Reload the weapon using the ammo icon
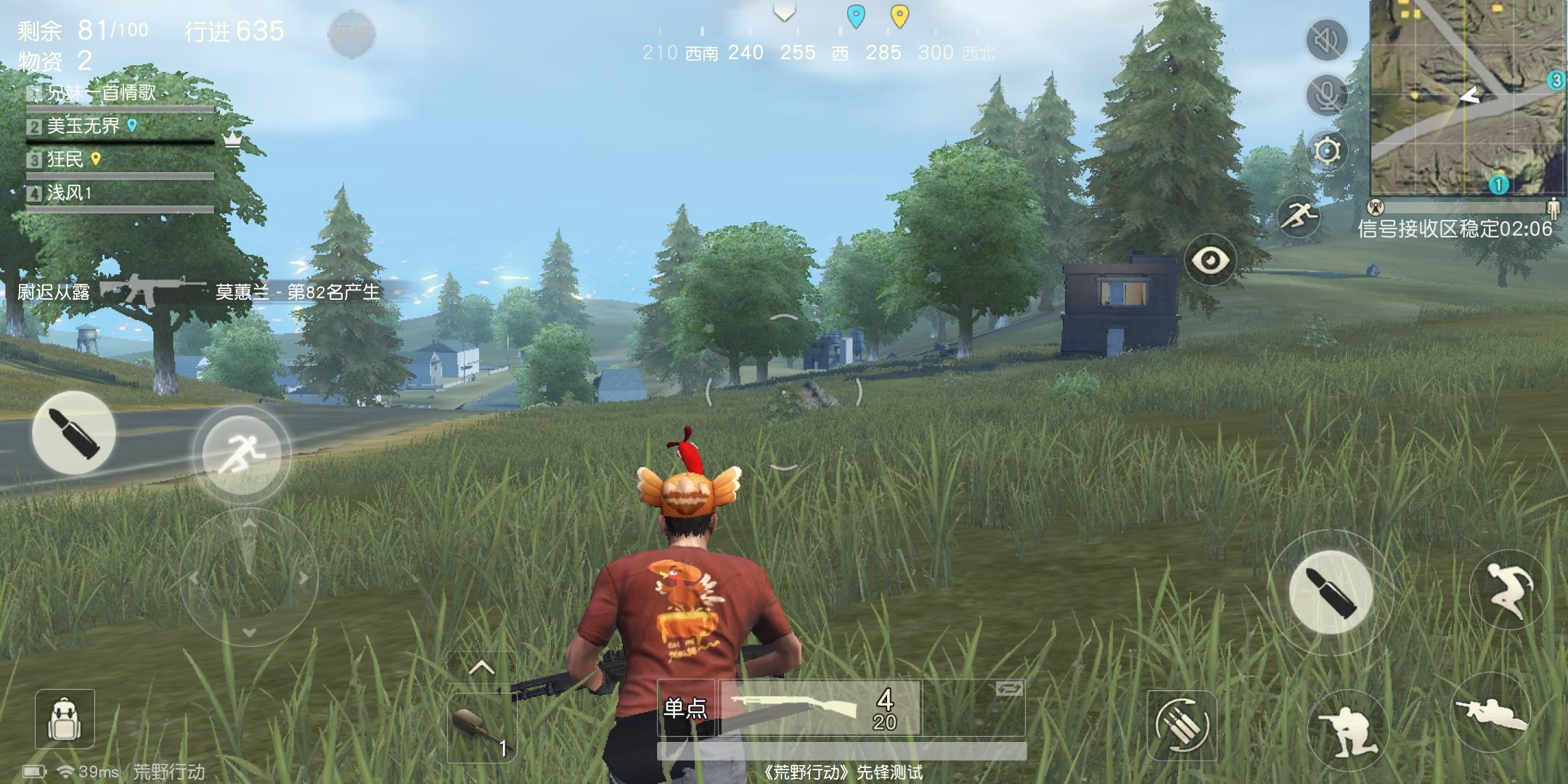This screenshot has height=784, width=1568. click(x=1181, y=725)
